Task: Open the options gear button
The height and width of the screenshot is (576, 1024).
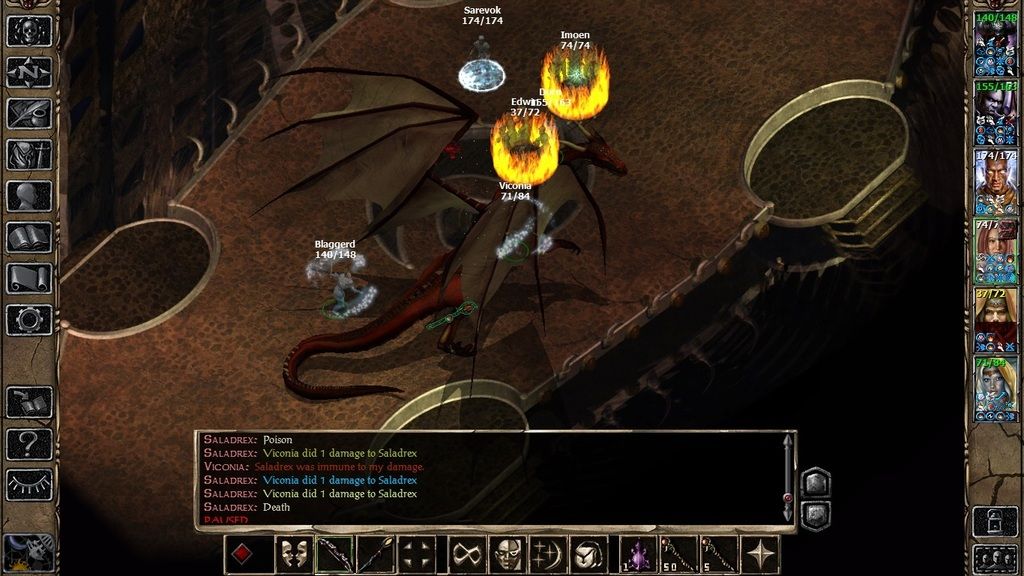Action: pos(29,320)
